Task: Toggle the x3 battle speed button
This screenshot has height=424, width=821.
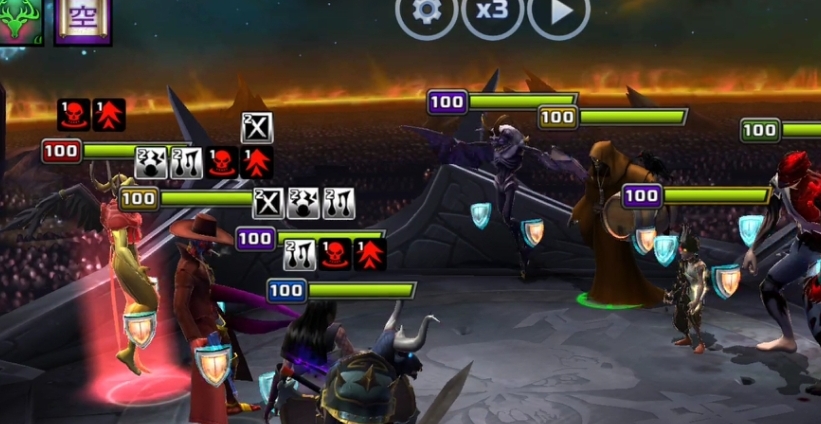Action: click(x=493, y=14)
